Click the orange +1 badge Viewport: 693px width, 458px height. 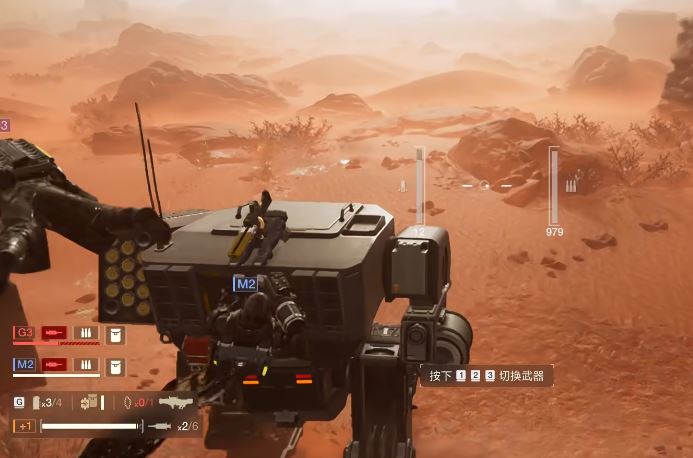(24, 426)
